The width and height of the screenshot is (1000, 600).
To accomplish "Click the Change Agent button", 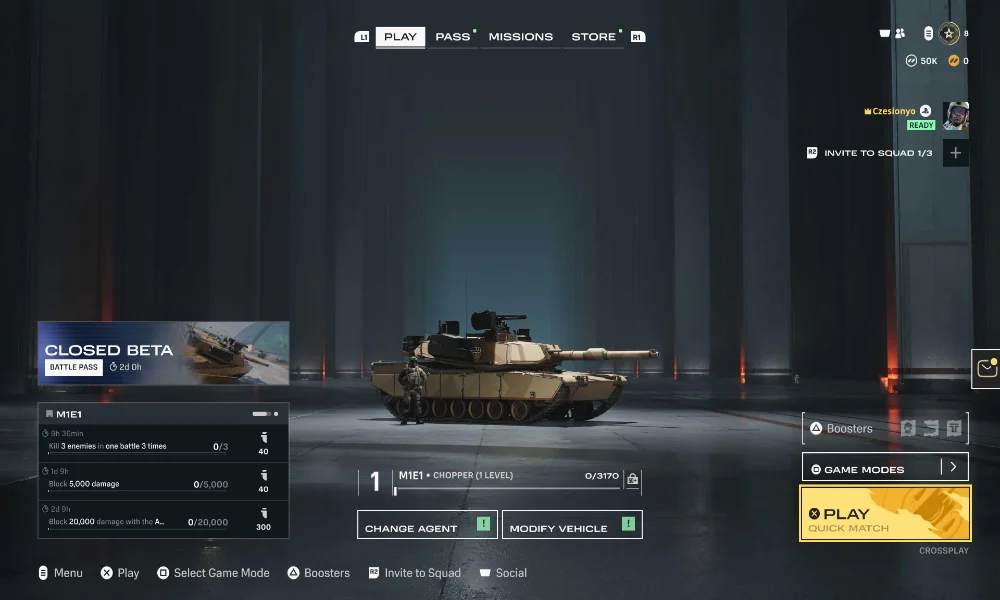I will point(427,525).
